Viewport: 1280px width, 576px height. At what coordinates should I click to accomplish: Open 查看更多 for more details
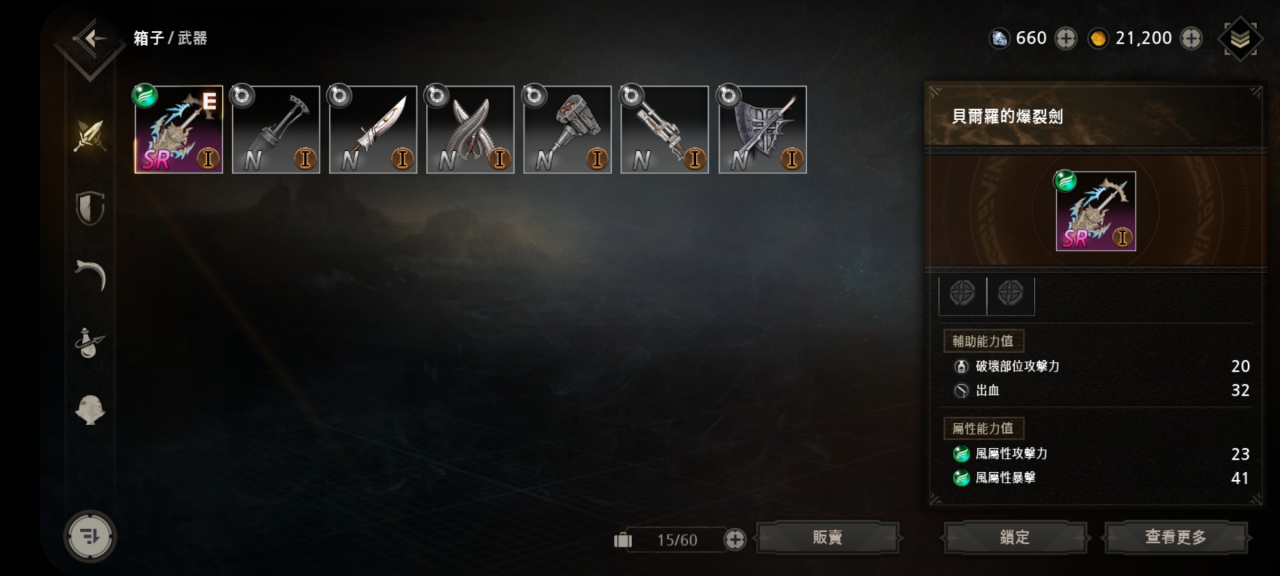(x=1175, y=538)
